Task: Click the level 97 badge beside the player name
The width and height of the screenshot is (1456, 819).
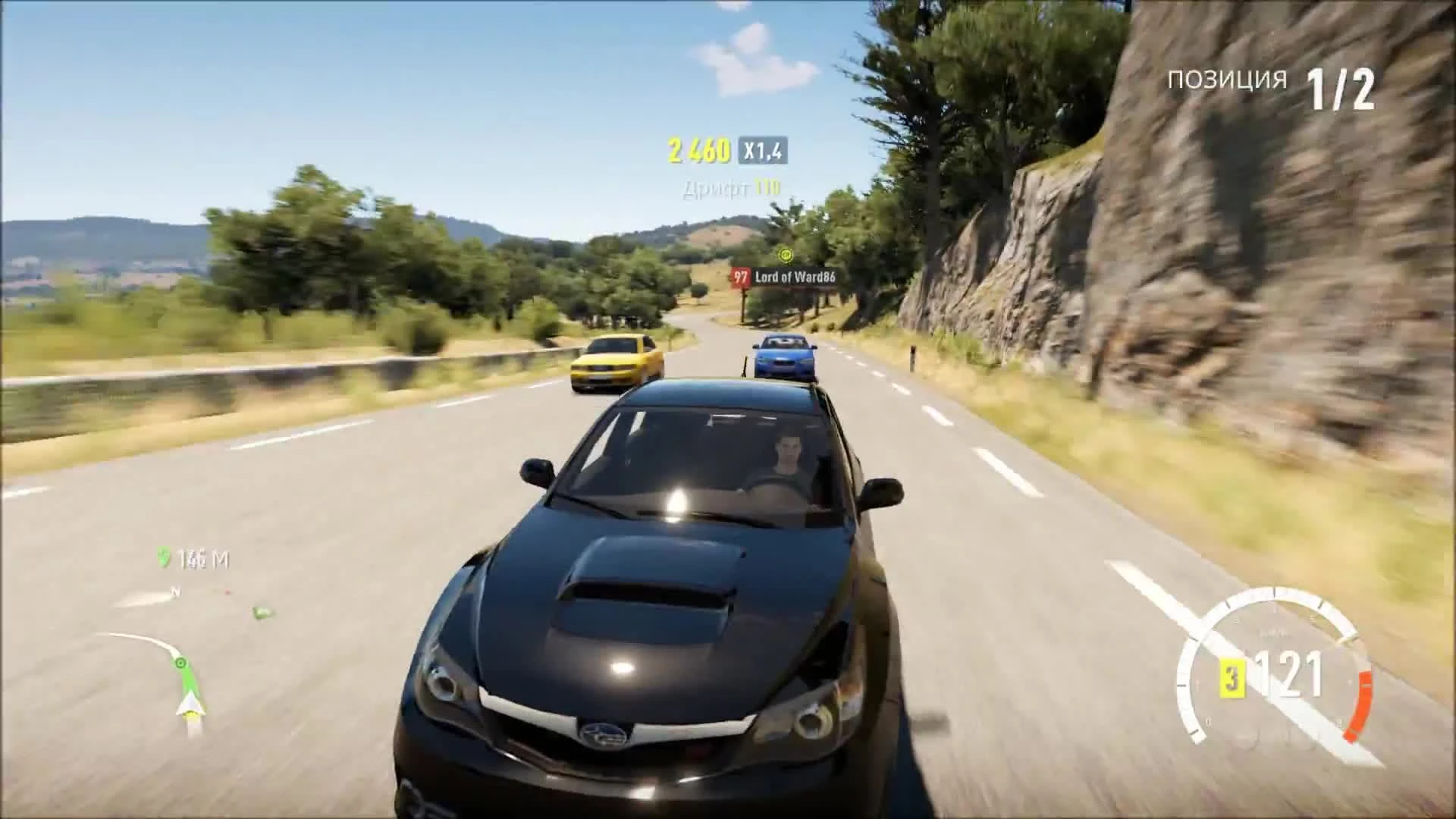Action: [x=740, y=275]
